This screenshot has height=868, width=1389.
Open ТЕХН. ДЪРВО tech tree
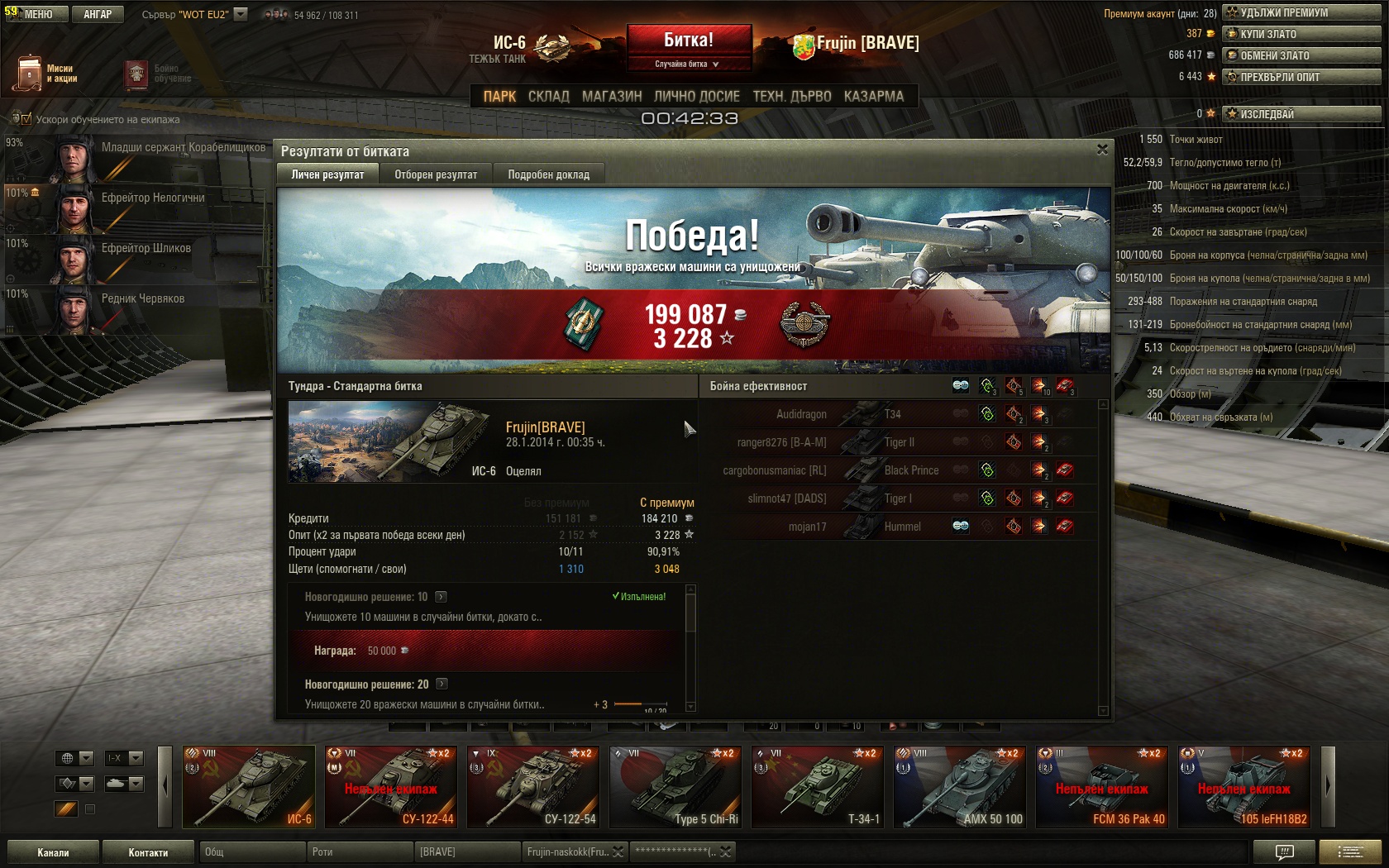(x=792, y=97)
